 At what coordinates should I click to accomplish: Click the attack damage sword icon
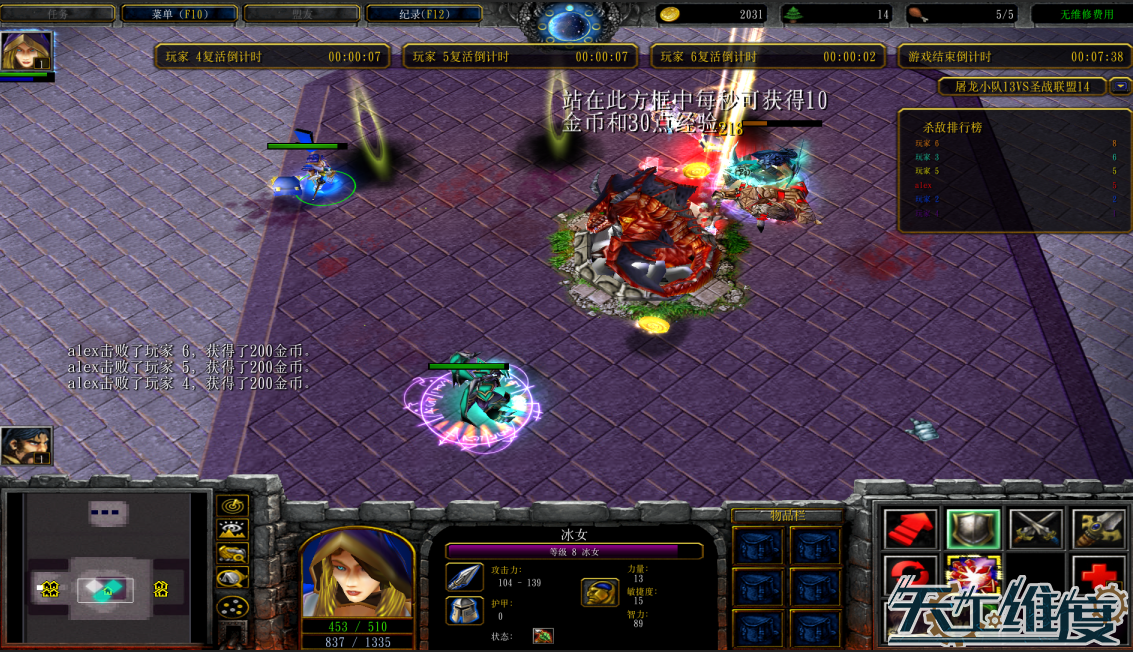[x=464, y=577]
